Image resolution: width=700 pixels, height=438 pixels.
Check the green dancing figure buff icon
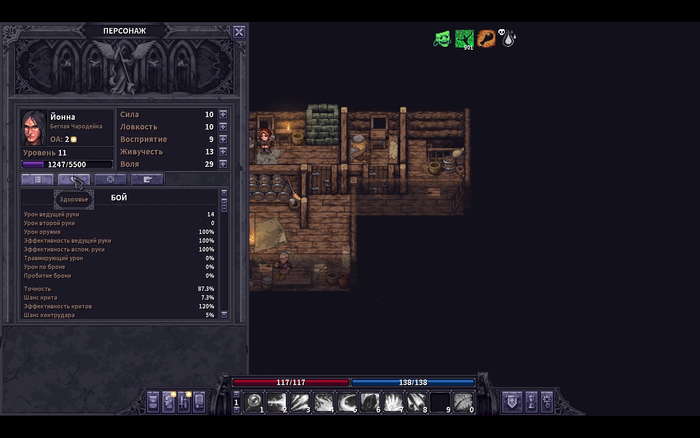click(x=464, y=39)
